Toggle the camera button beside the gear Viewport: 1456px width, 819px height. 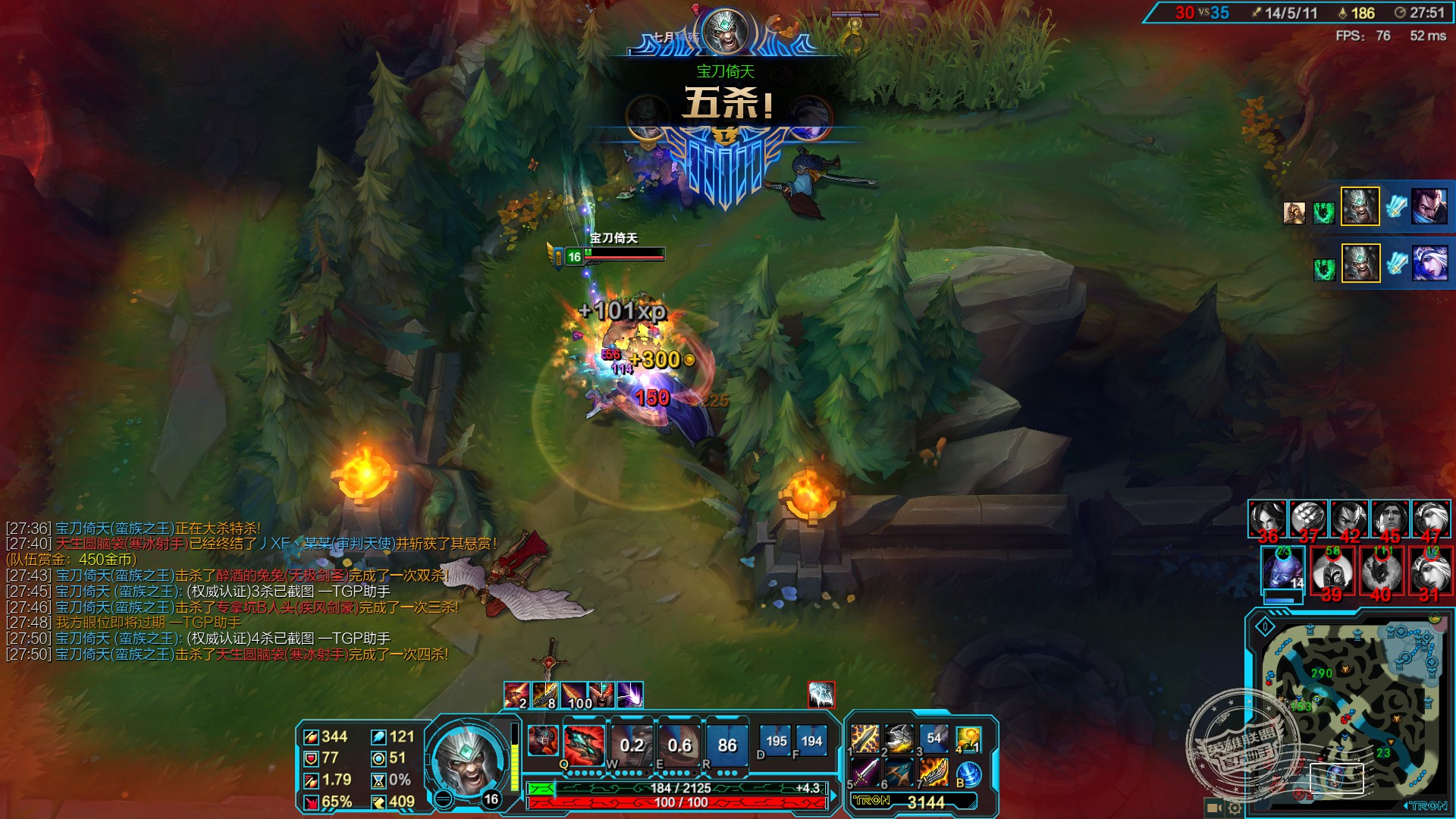[x=1213, y=808]
